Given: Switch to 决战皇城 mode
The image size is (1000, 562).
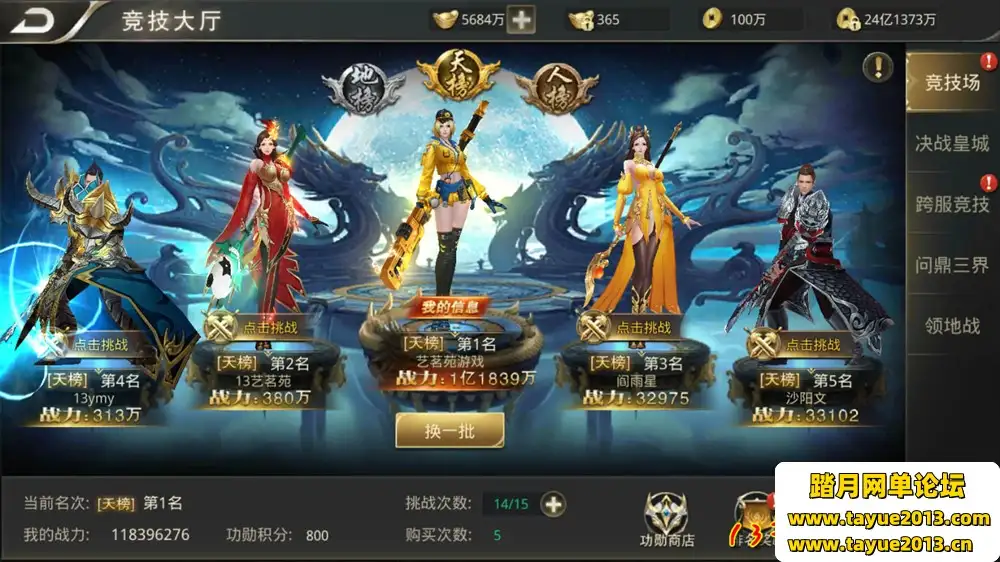Looking at the screenshot, I should coord(951,143).
